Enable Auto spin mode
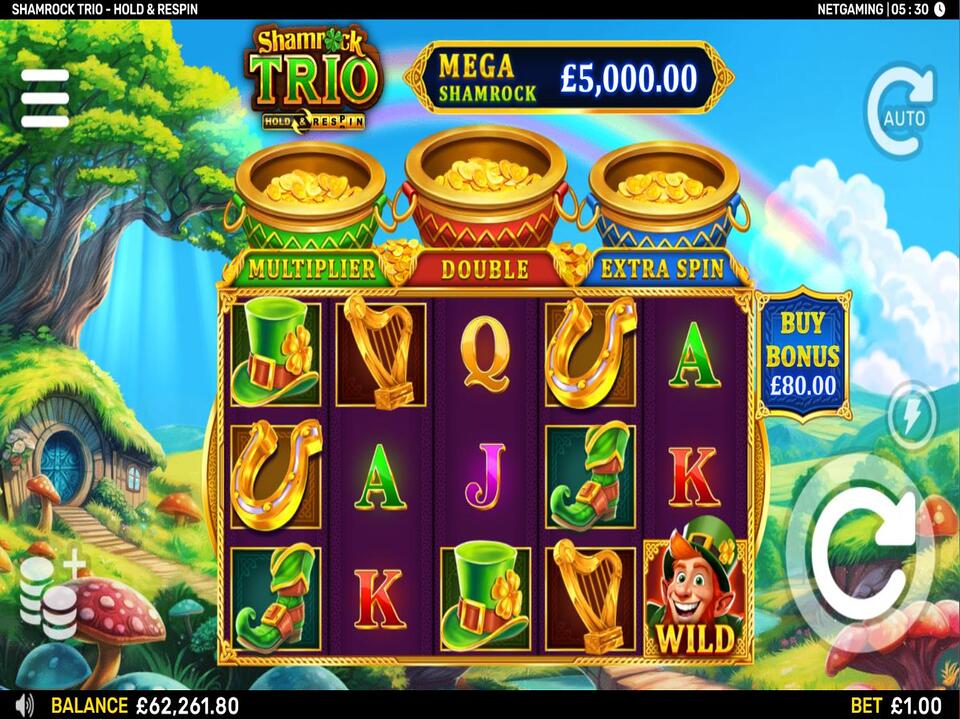This screenshot has width=960, height=719. point(901,112)
